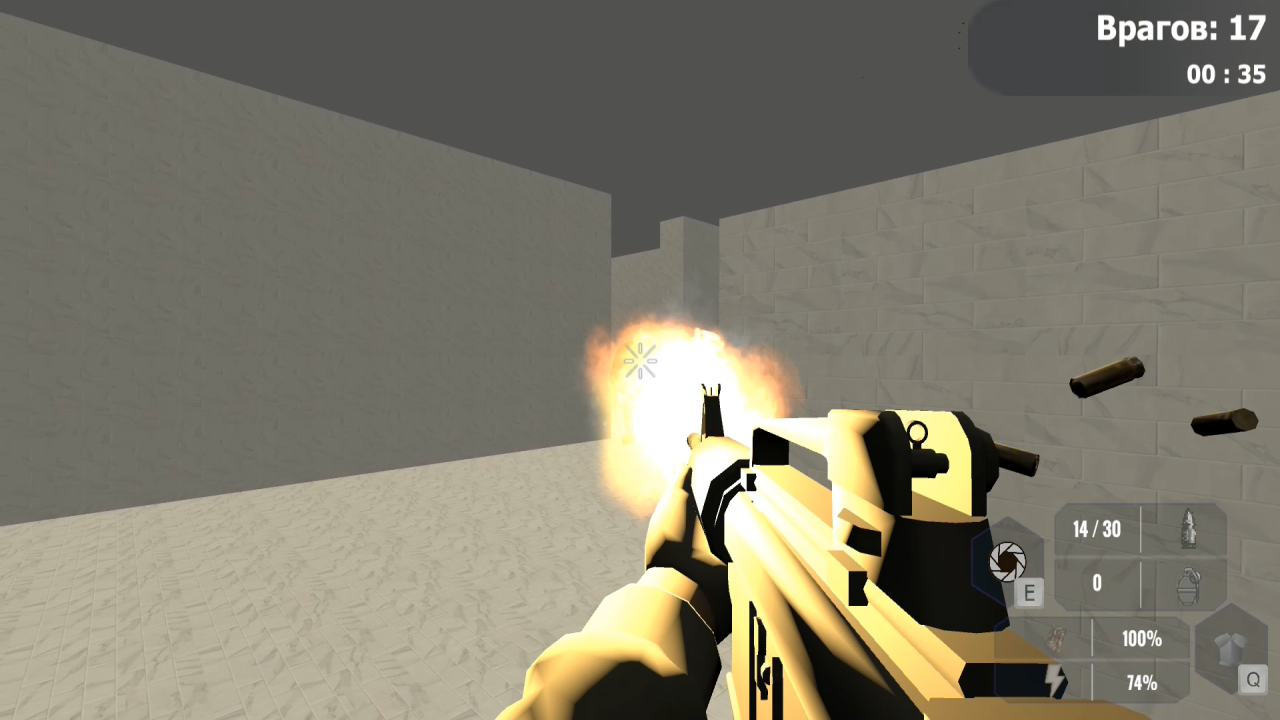Click the 100% health readout

1140,640
